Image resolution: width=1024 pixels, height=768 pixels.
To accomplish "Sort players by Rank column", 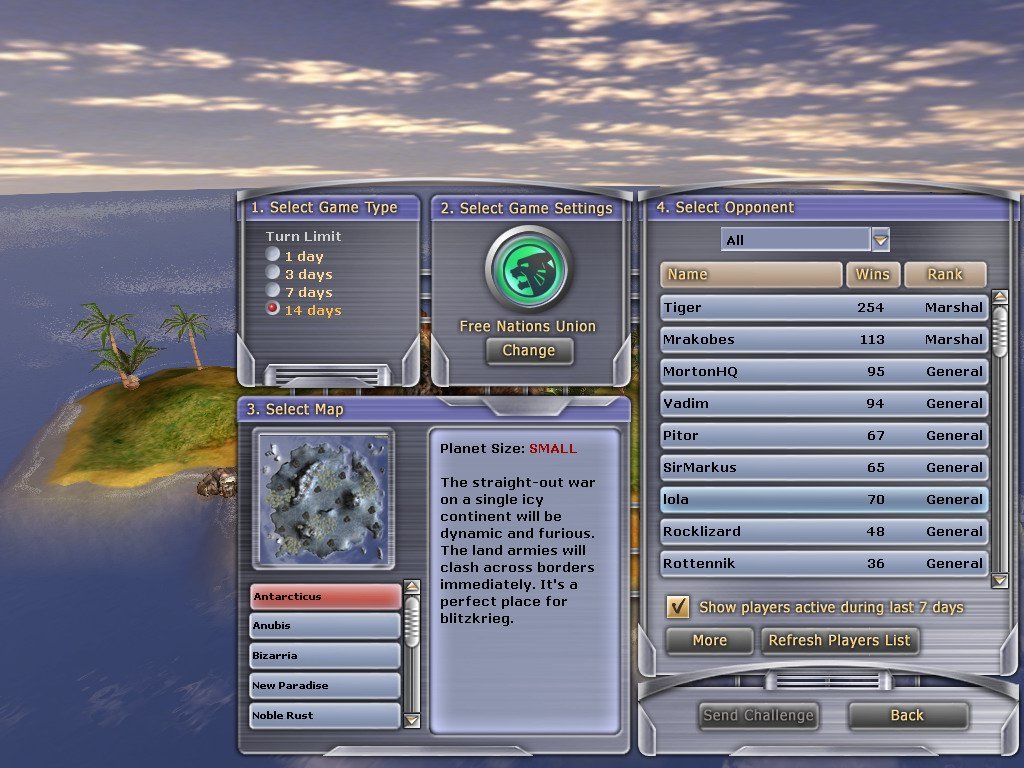I will click(x=944, y=275).
